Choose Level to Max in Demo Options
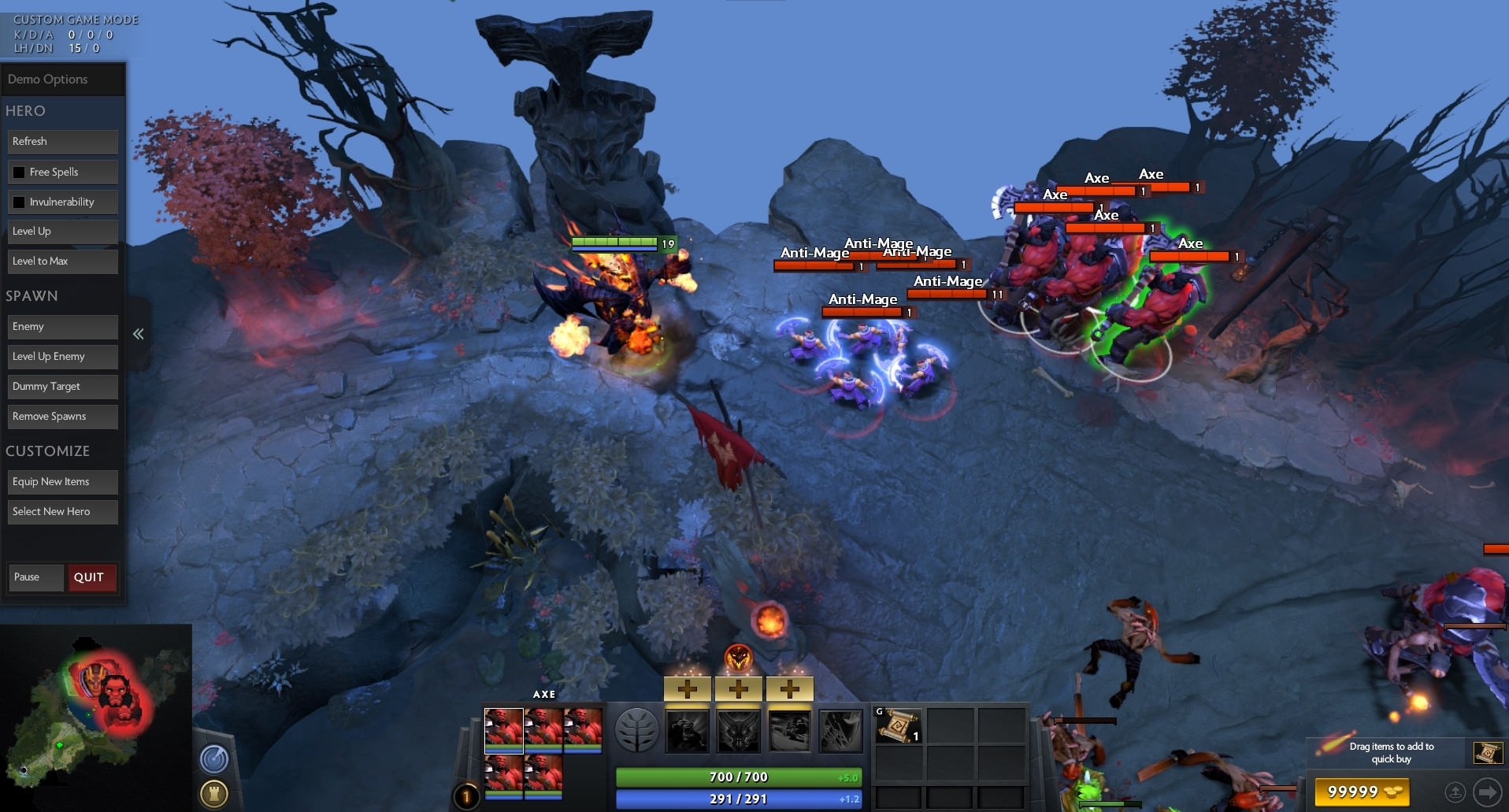This screenshot has height=812, width=1509. coord(63,261)
